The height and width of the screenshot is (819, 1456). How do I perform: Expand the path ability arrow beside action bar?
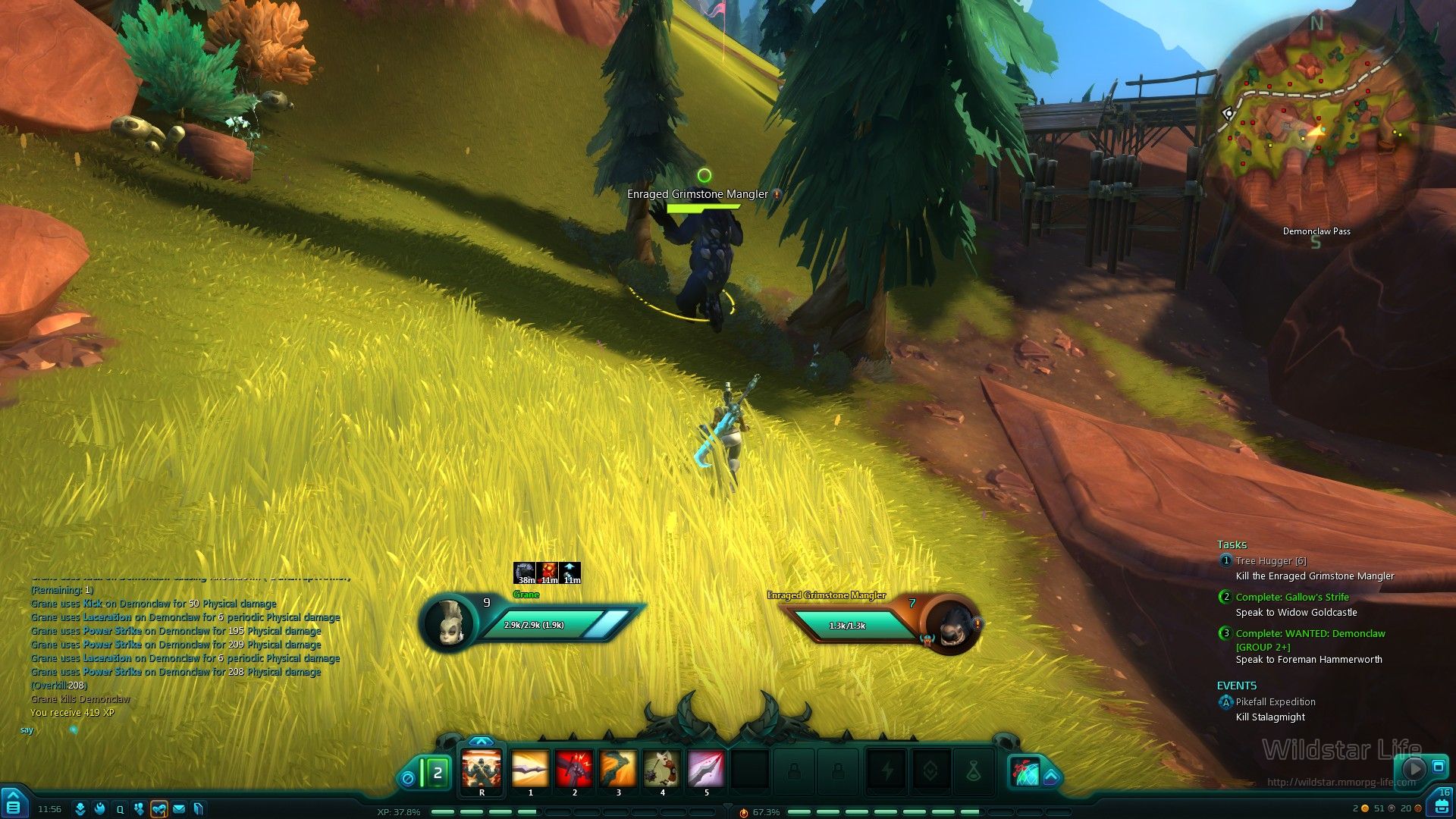click(x=1051, y=777)
